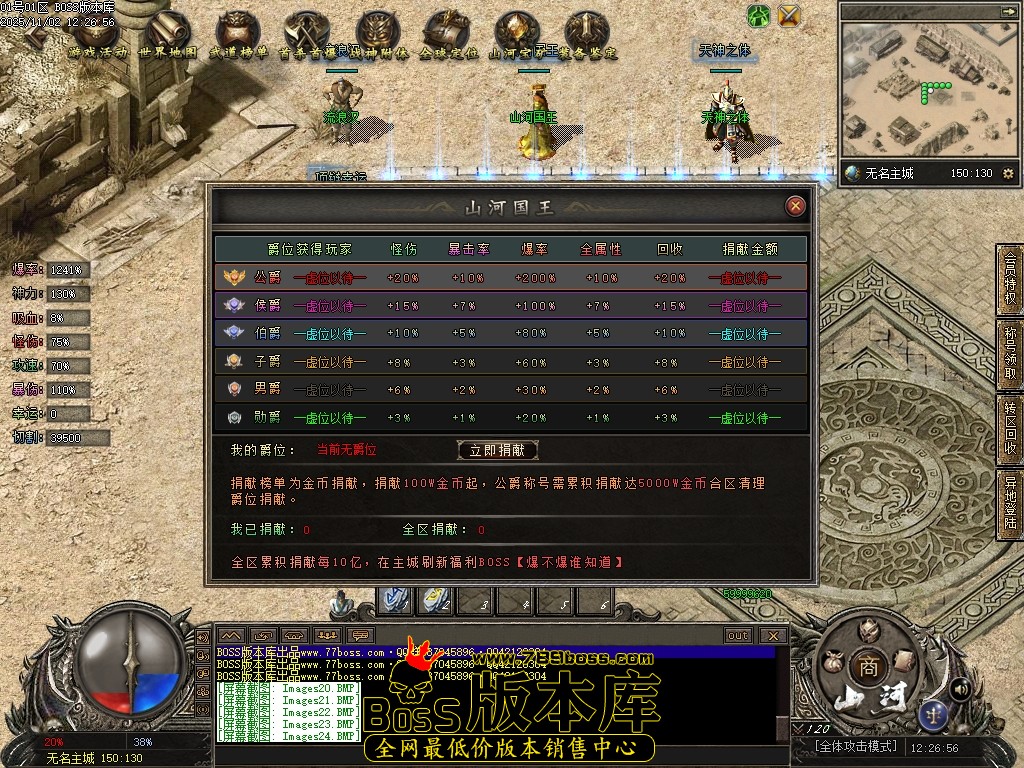Open the minimap gear settings
Image resolution: width=1024 pixels, height=768 pixels.
(x=1008, y=174)
